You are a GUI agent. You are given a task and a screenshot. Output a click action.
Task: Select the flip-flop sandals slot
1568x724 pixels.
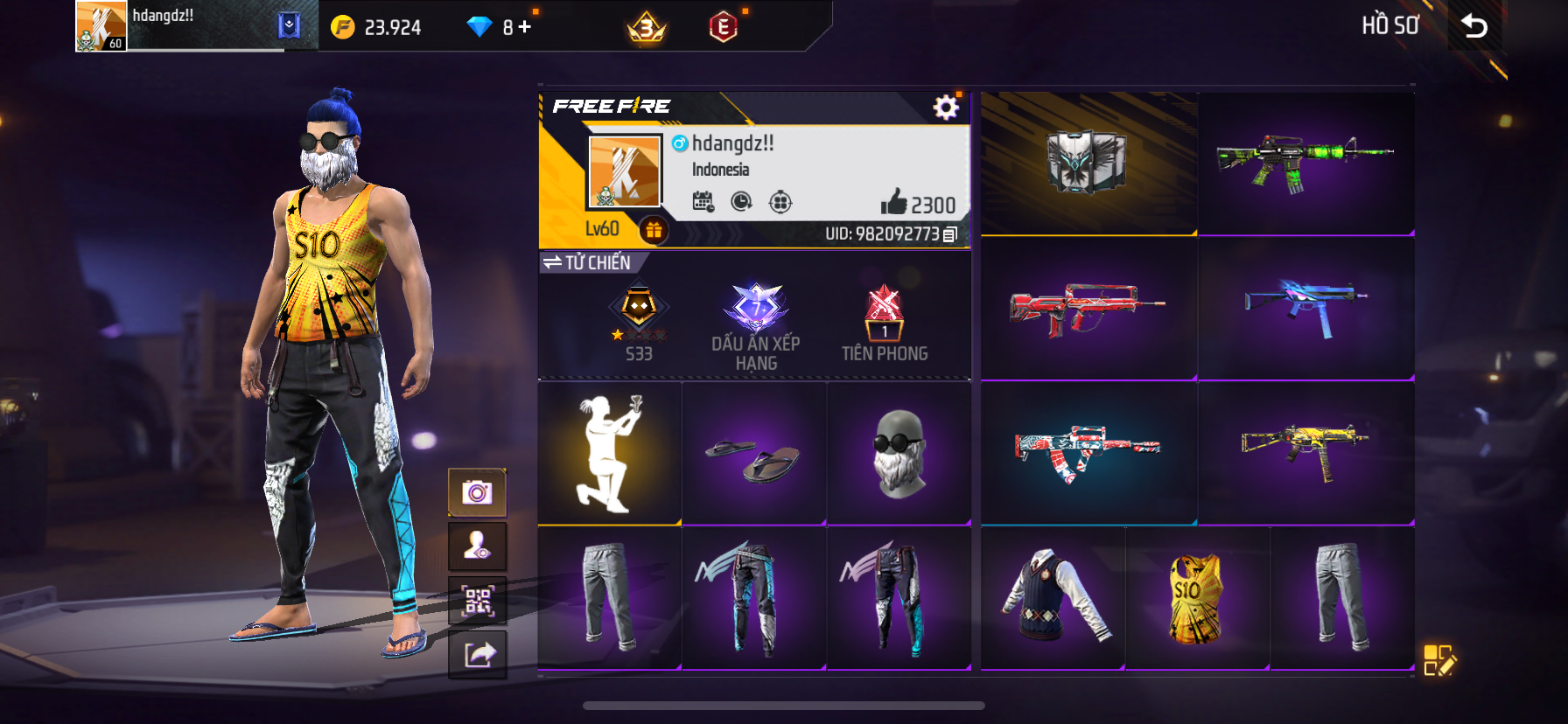[x=753, y=453]
